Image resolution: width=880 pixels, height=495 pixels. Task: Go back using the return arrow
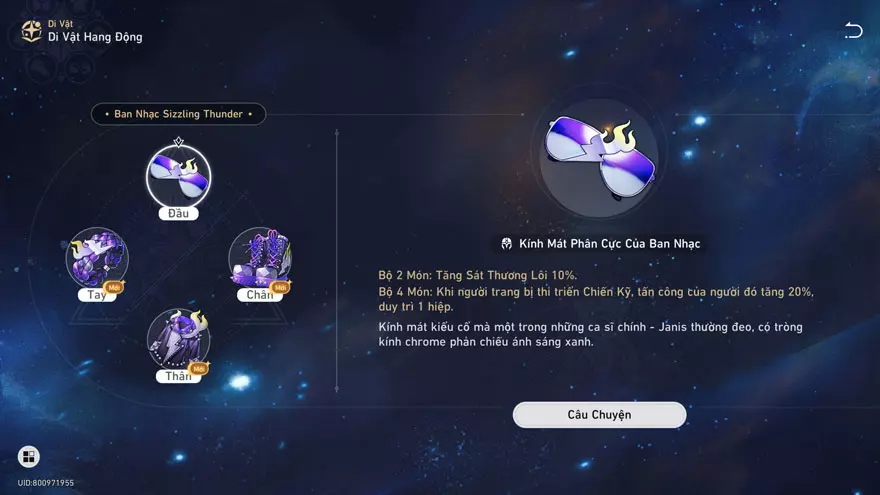tap(853, 30)
